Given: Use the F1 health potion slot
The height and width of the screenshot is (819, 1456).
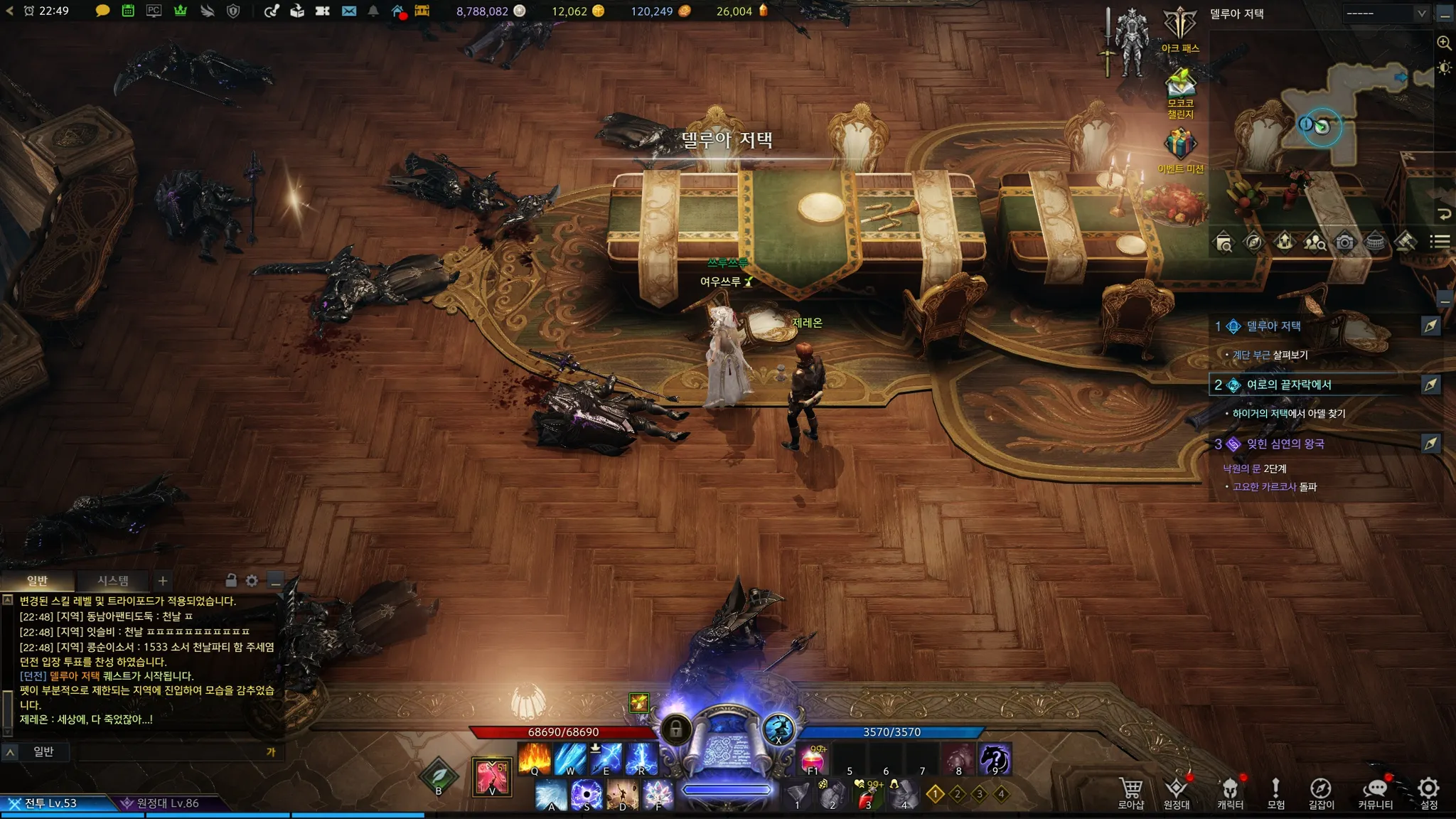Looking at the screenshot, I should tap(813, 759).
